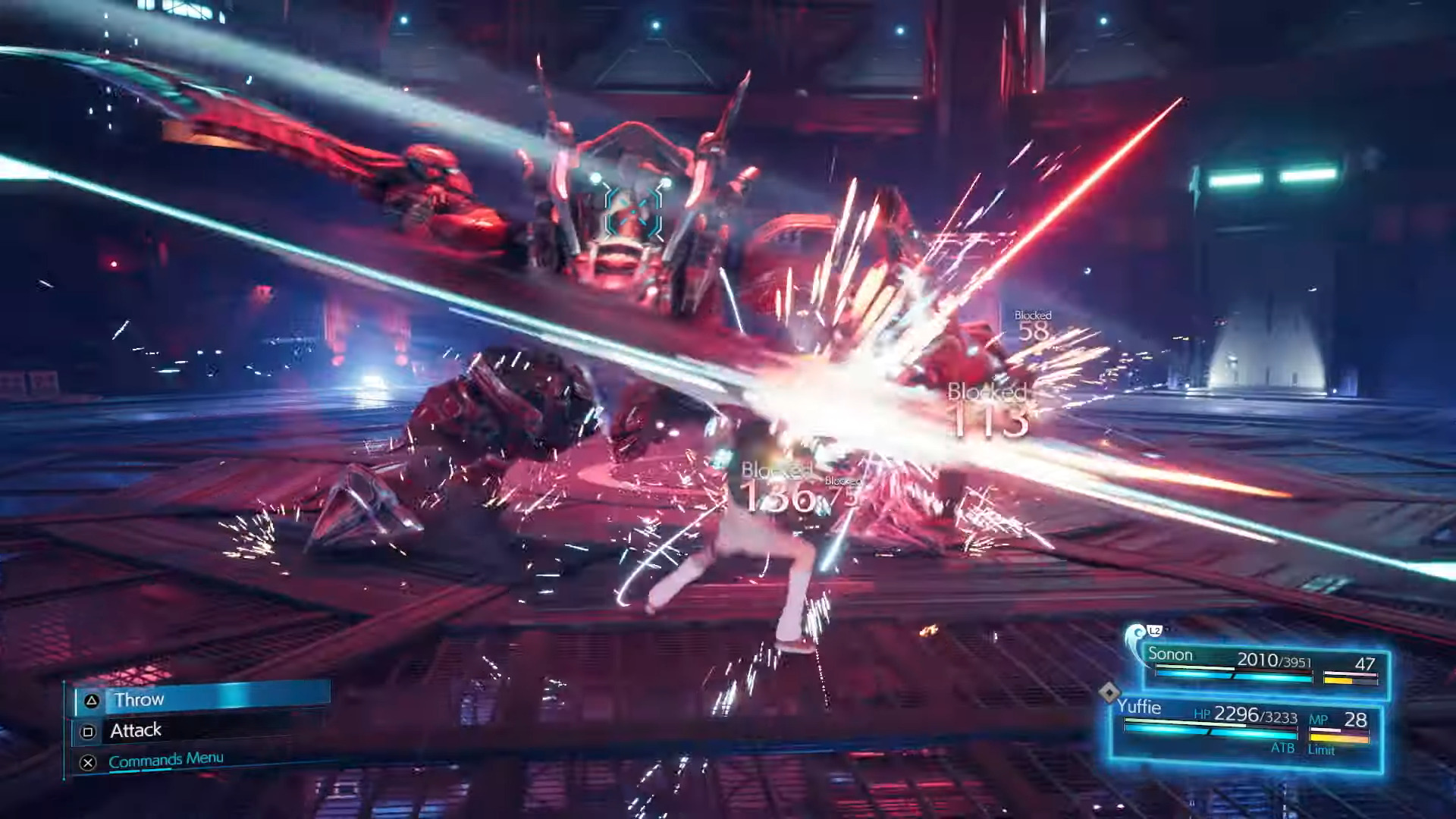Click the Square button prompt beside Attack

tap(89, 731)
